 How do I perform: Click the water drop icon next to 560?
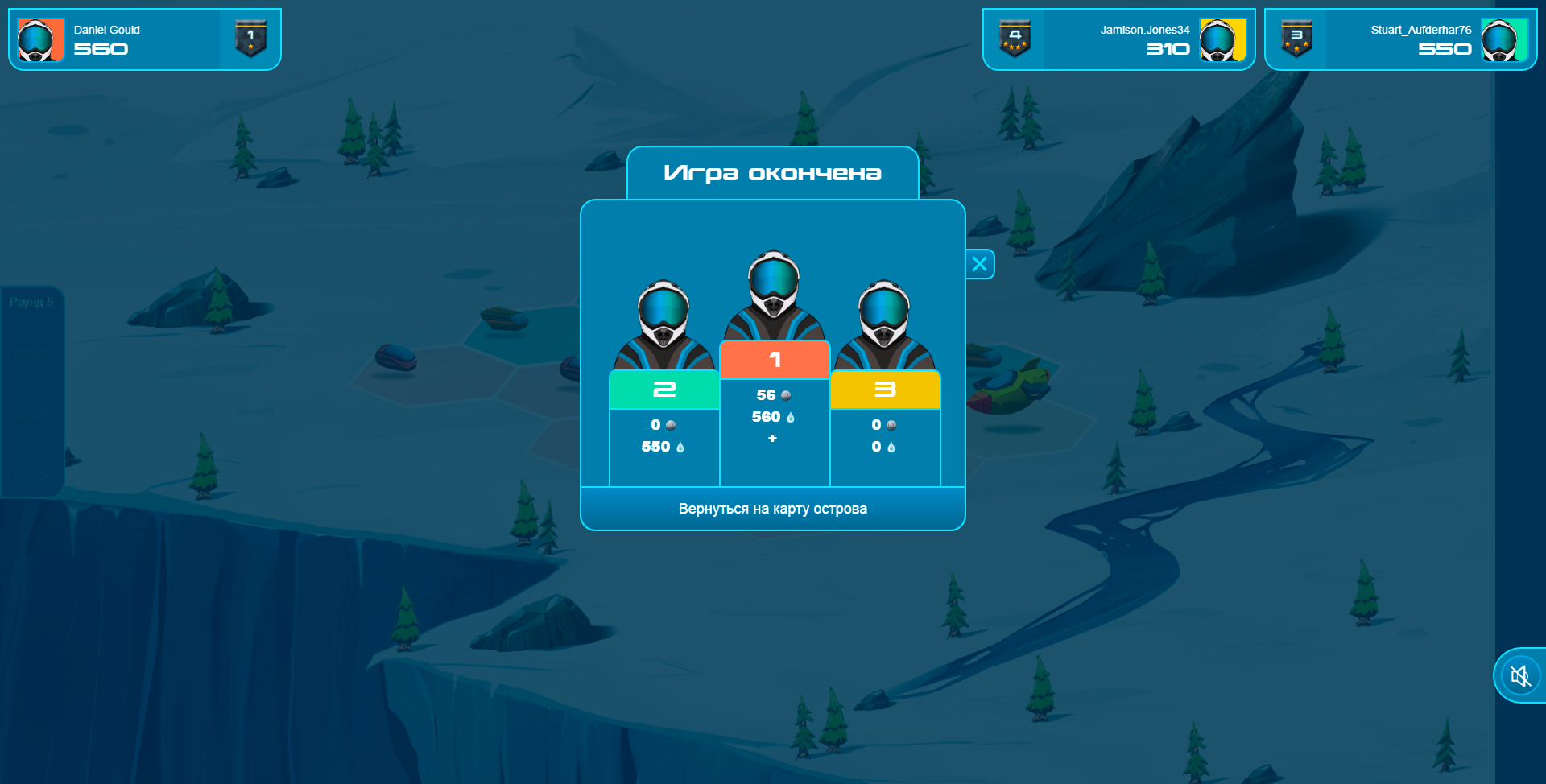click(x=792, y=417)
